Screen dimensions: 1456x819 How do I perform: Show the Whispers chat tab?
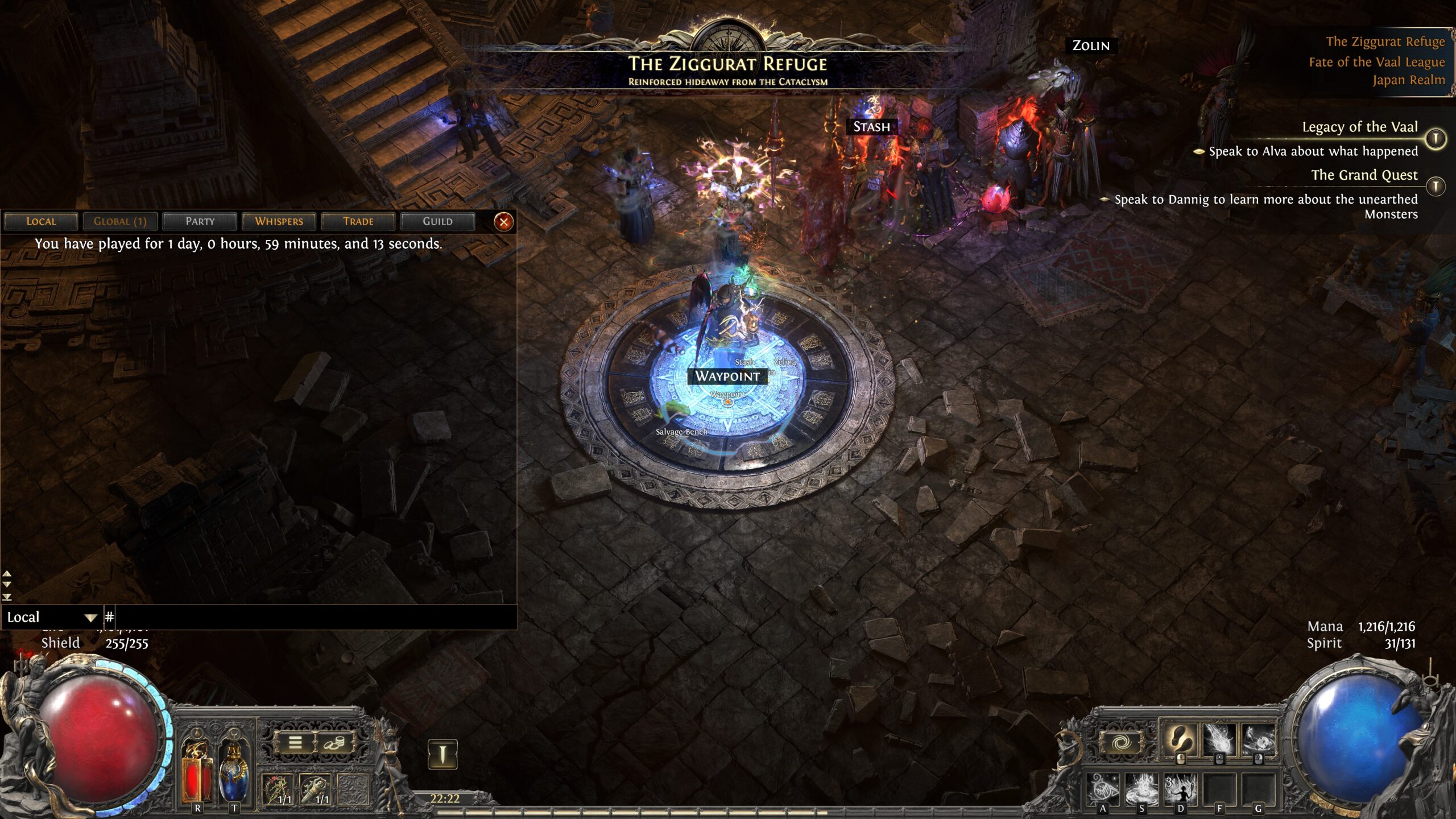279,221
